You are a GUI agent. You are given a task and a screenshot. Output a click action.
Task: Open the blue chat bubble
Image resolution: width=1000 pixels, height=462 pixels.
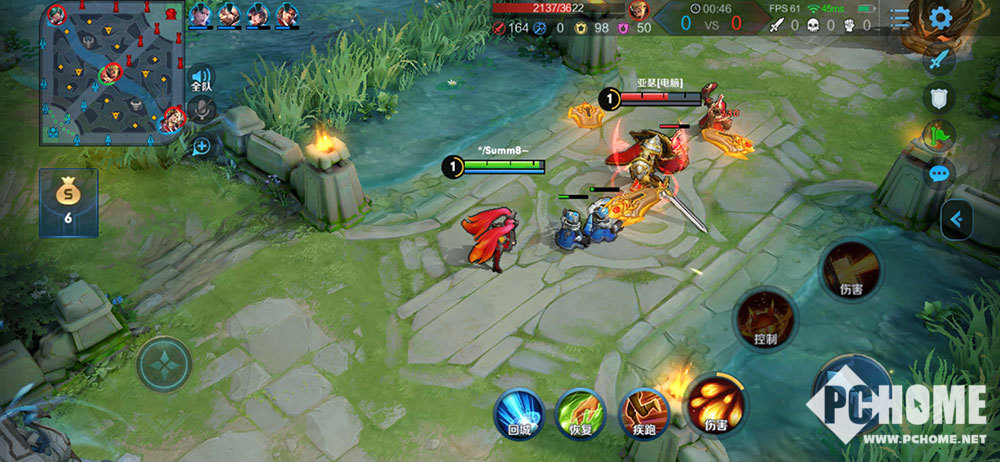(x=939, y=174)
